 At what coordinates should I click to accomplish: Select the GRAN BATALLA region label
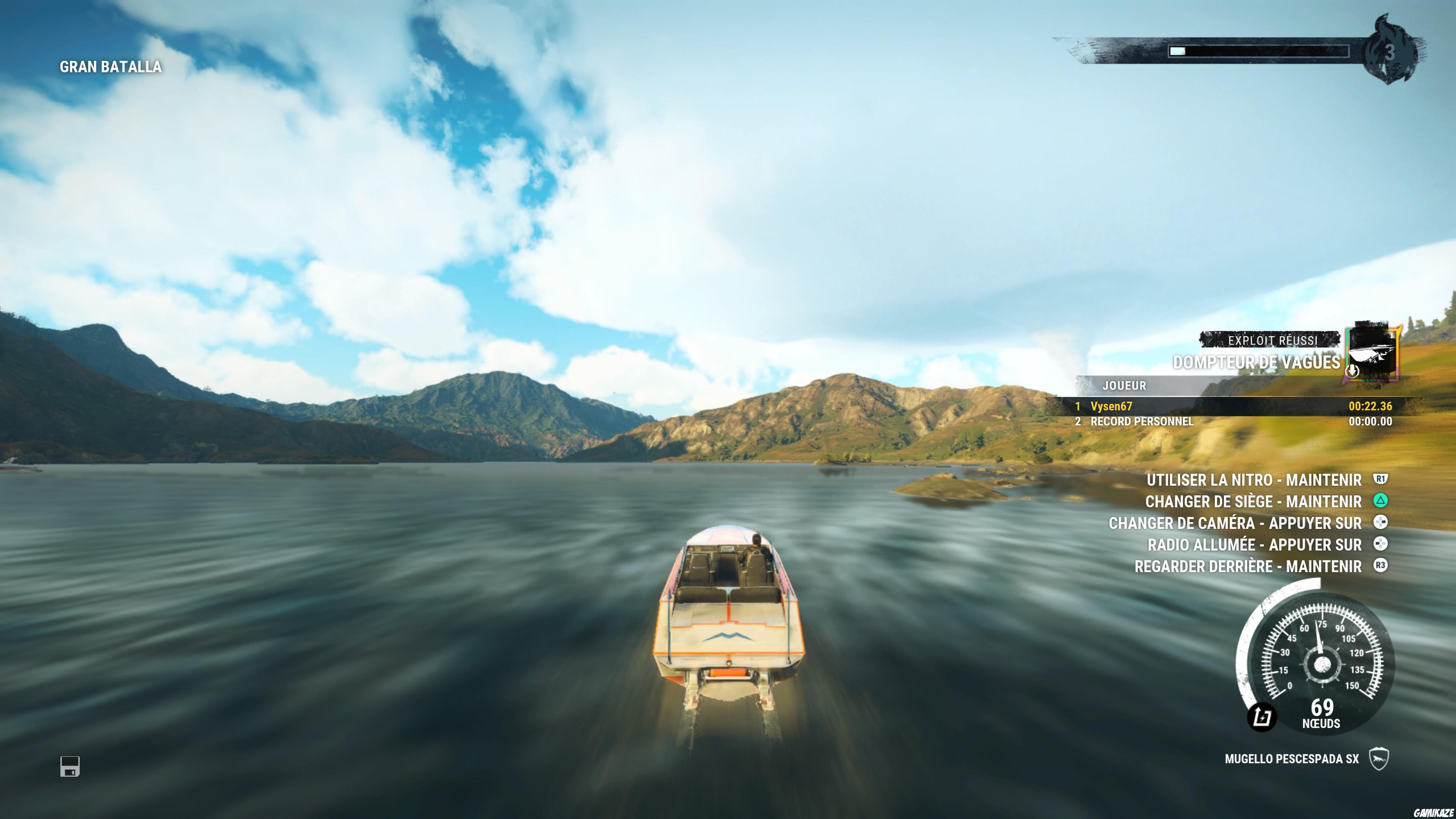click(x=110, y=66)
